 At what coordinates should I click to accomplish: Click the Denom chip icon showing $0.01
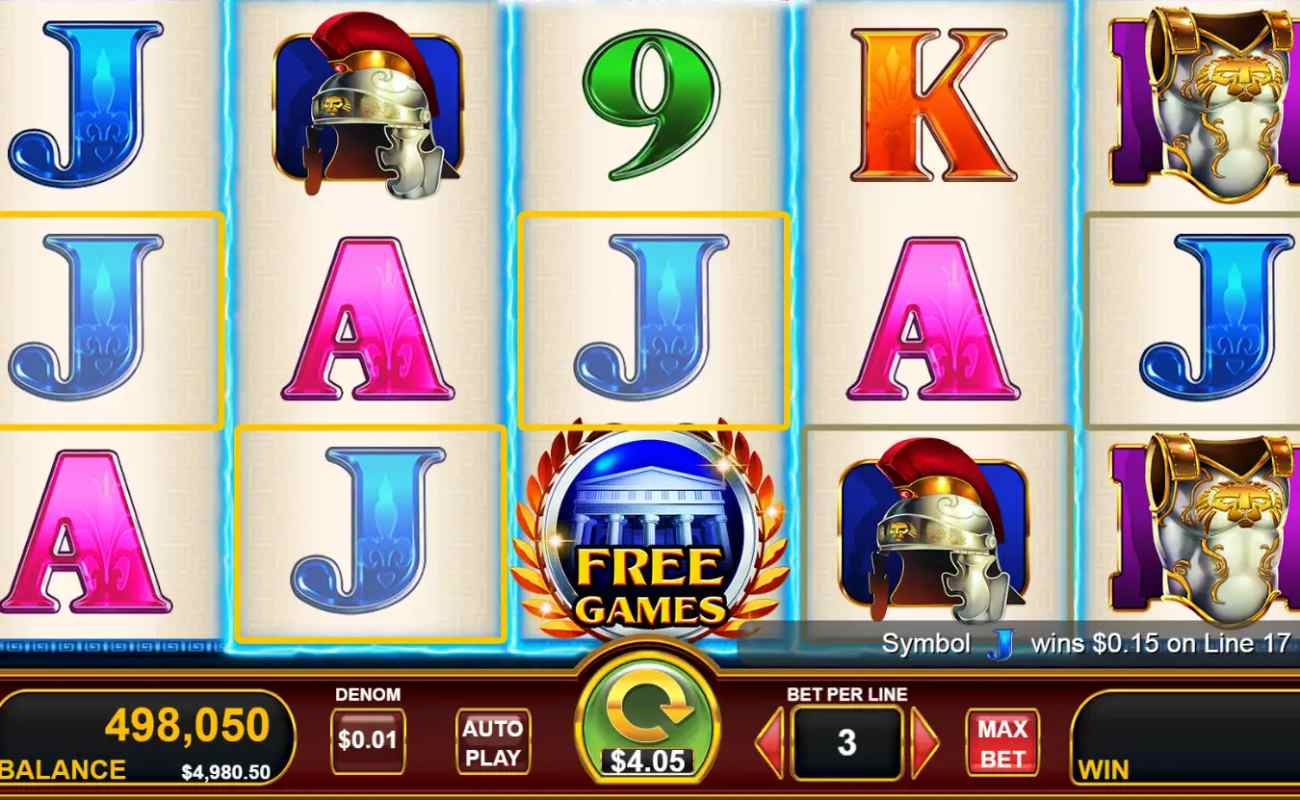click(x=368, y=740)
